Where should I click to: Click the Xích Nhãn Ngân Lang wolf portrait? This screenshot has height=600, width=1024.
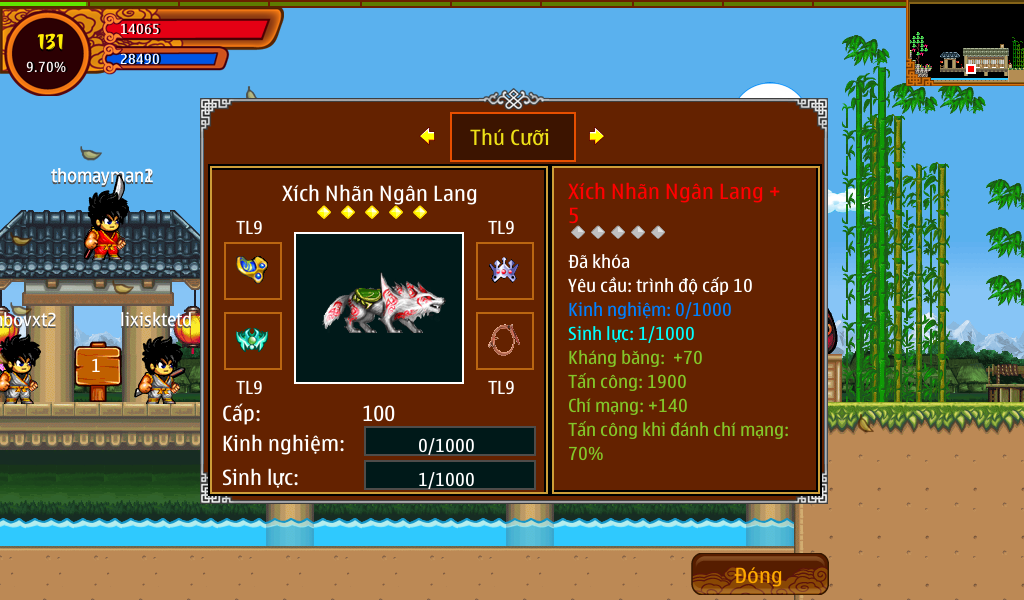pyautogui.click(x=379, y=308)
